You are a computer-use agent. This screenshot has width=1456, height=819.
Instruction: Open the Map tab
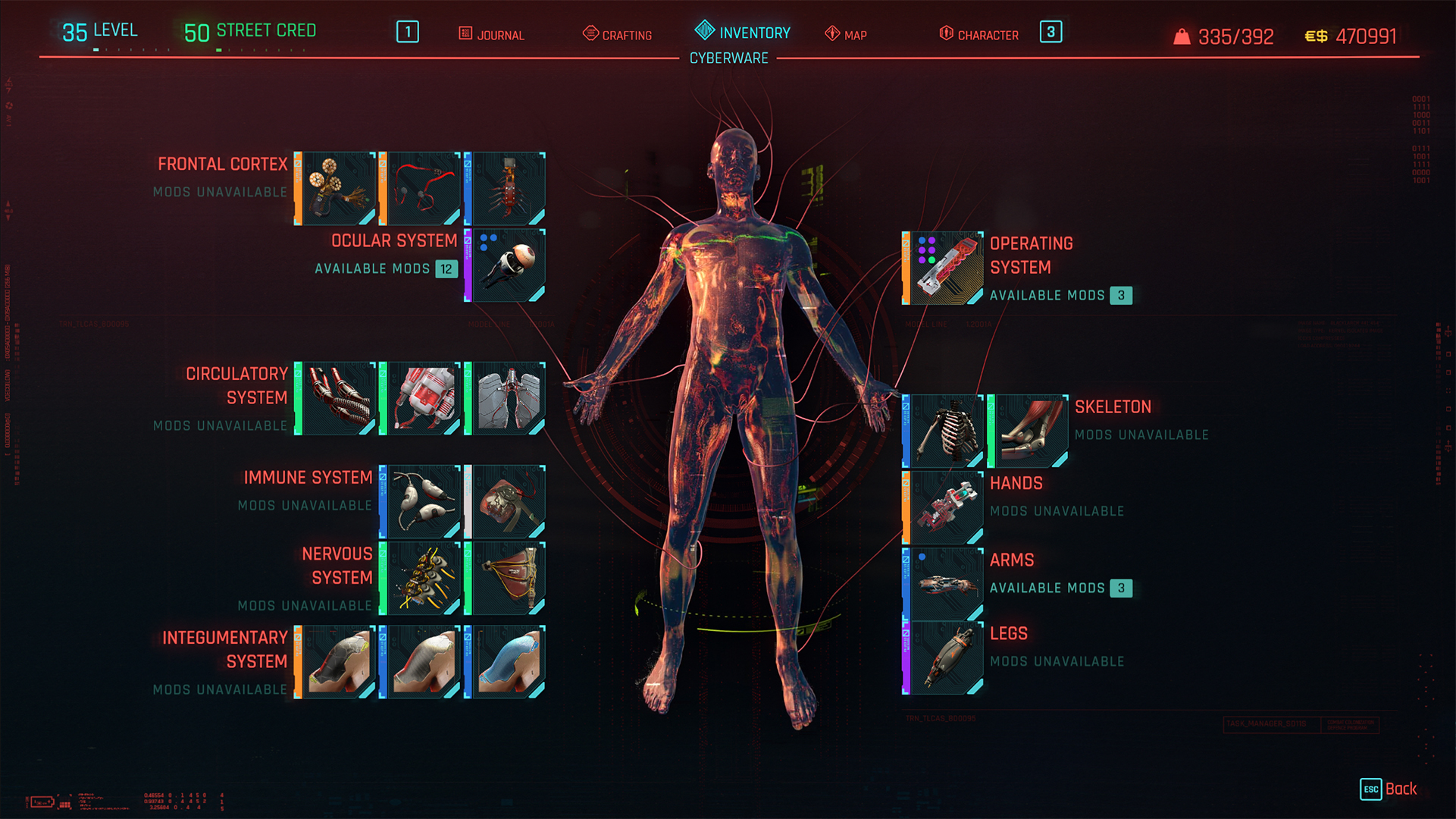click(846, 35)
